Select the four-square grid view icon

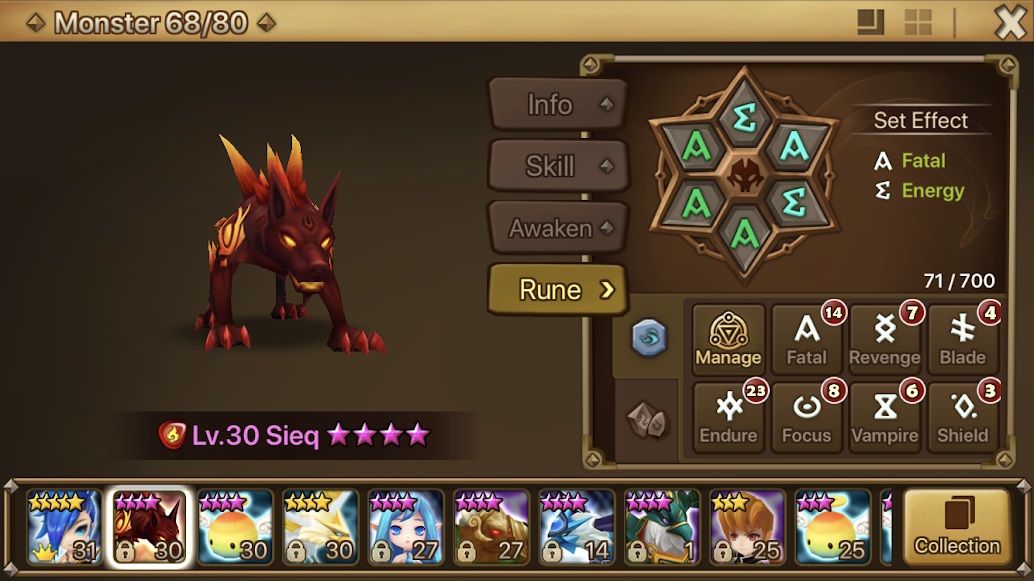[x=917, y=22]
